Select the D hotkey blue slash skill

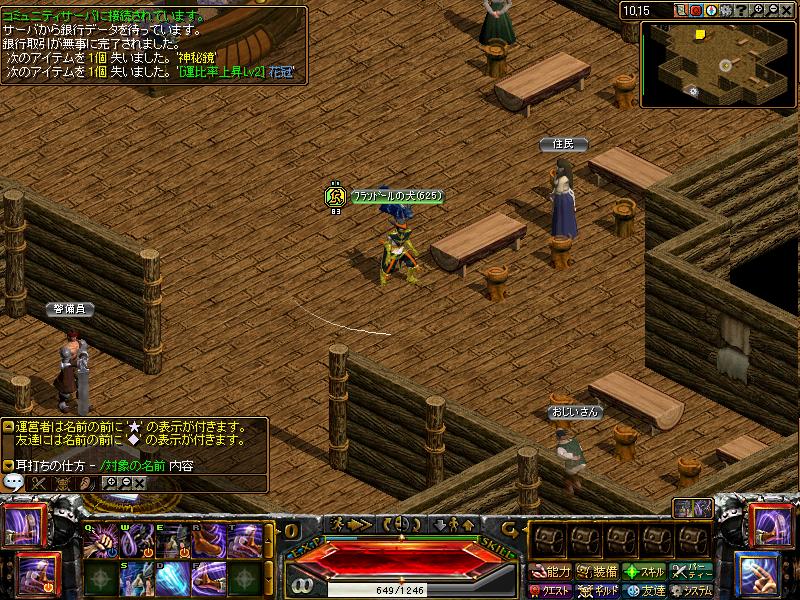tap(173, 578)
